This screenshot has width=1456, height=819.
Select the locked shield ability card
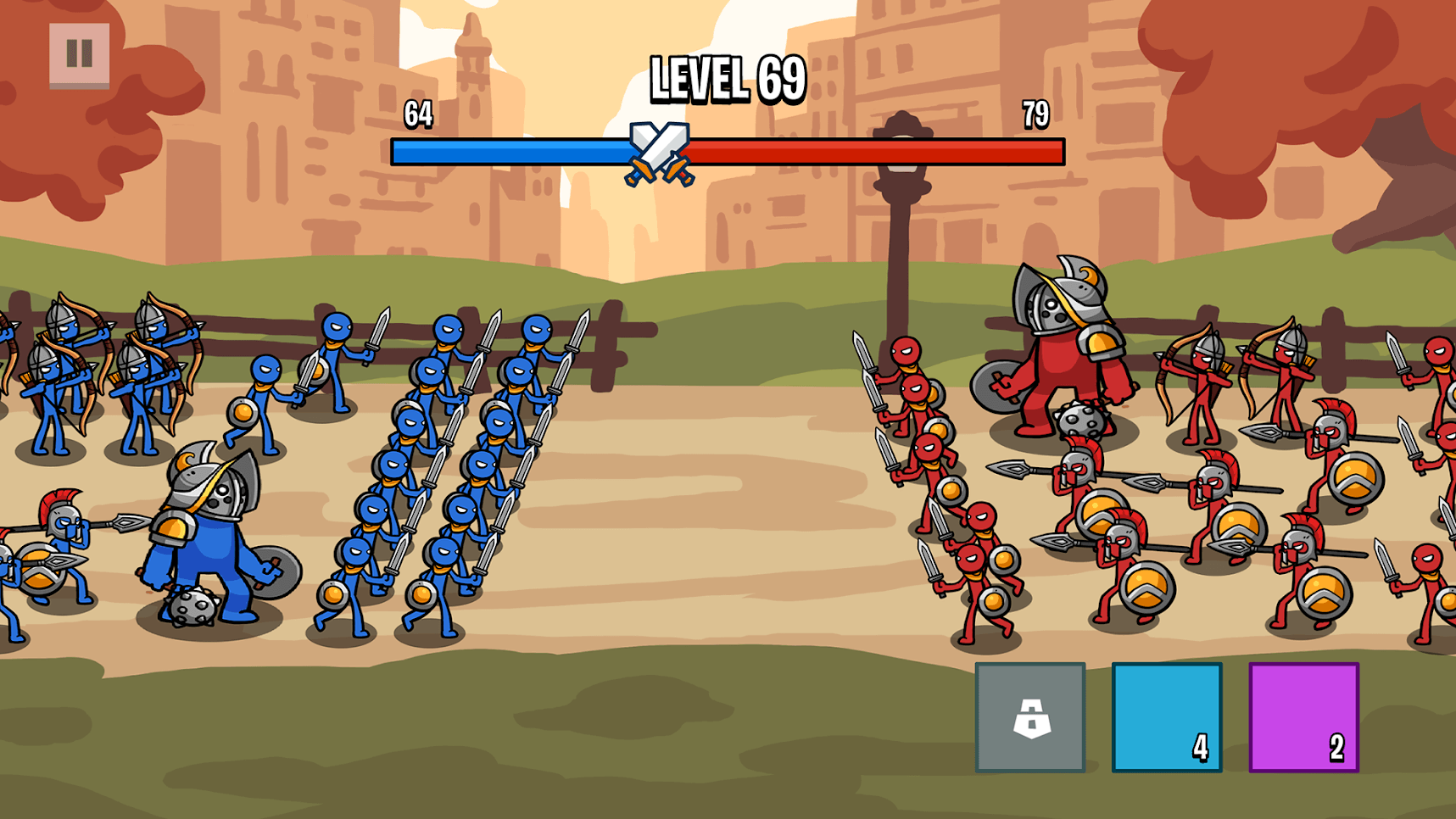point(1029,716)
